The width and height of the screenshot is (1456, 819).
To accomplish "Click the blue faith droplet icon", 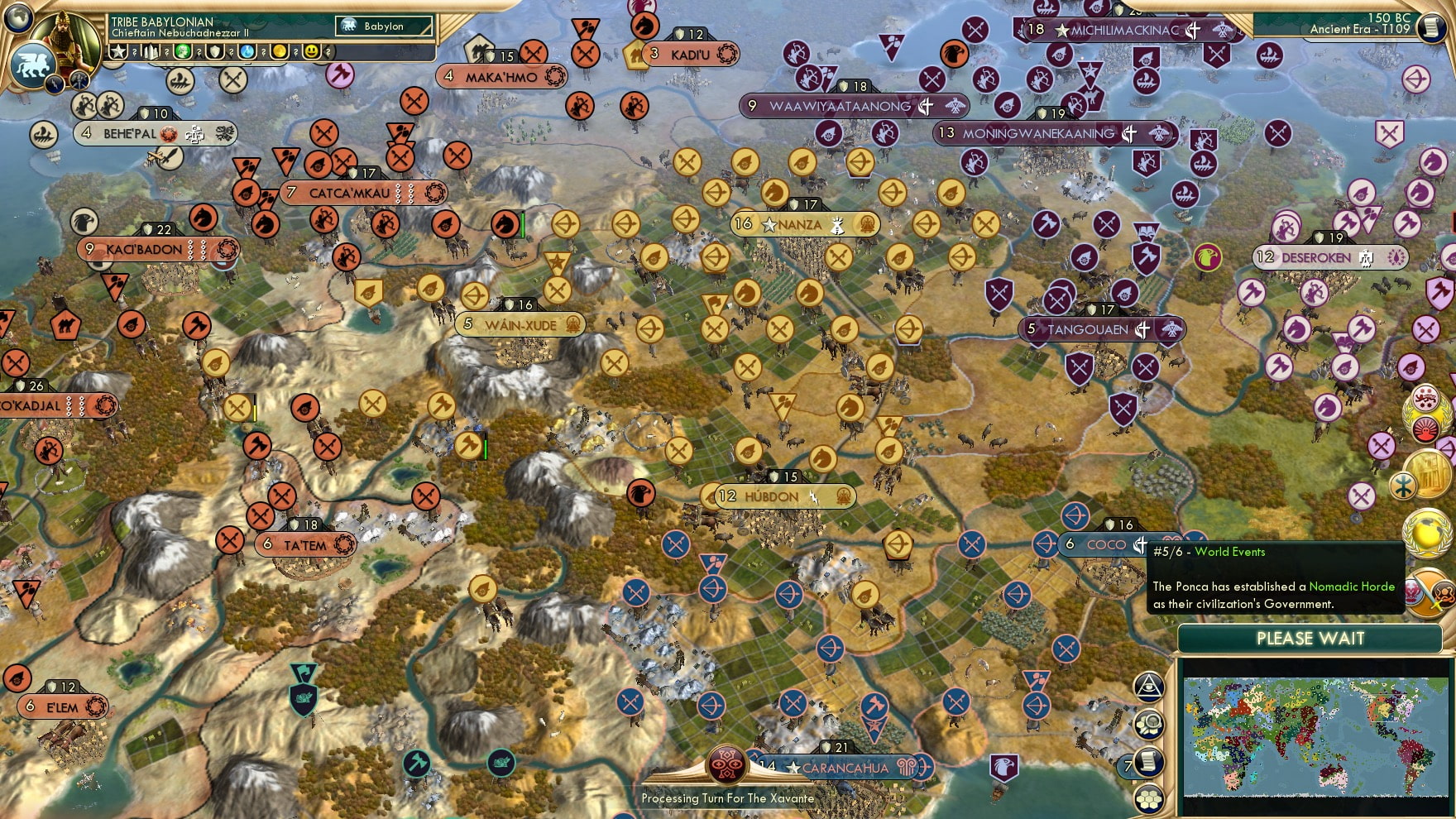I will 246,51.
